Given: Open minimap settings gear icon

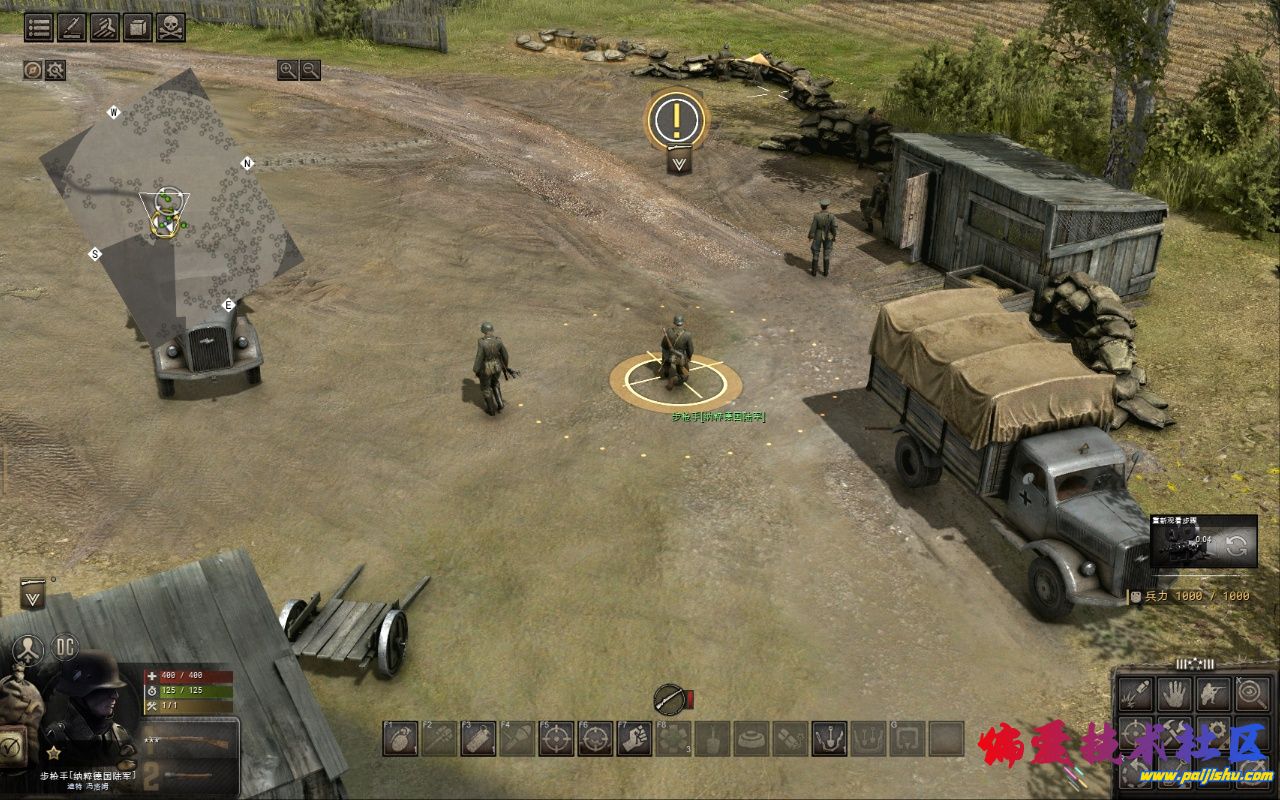Looking at the screenshot, I should [55, 70].
